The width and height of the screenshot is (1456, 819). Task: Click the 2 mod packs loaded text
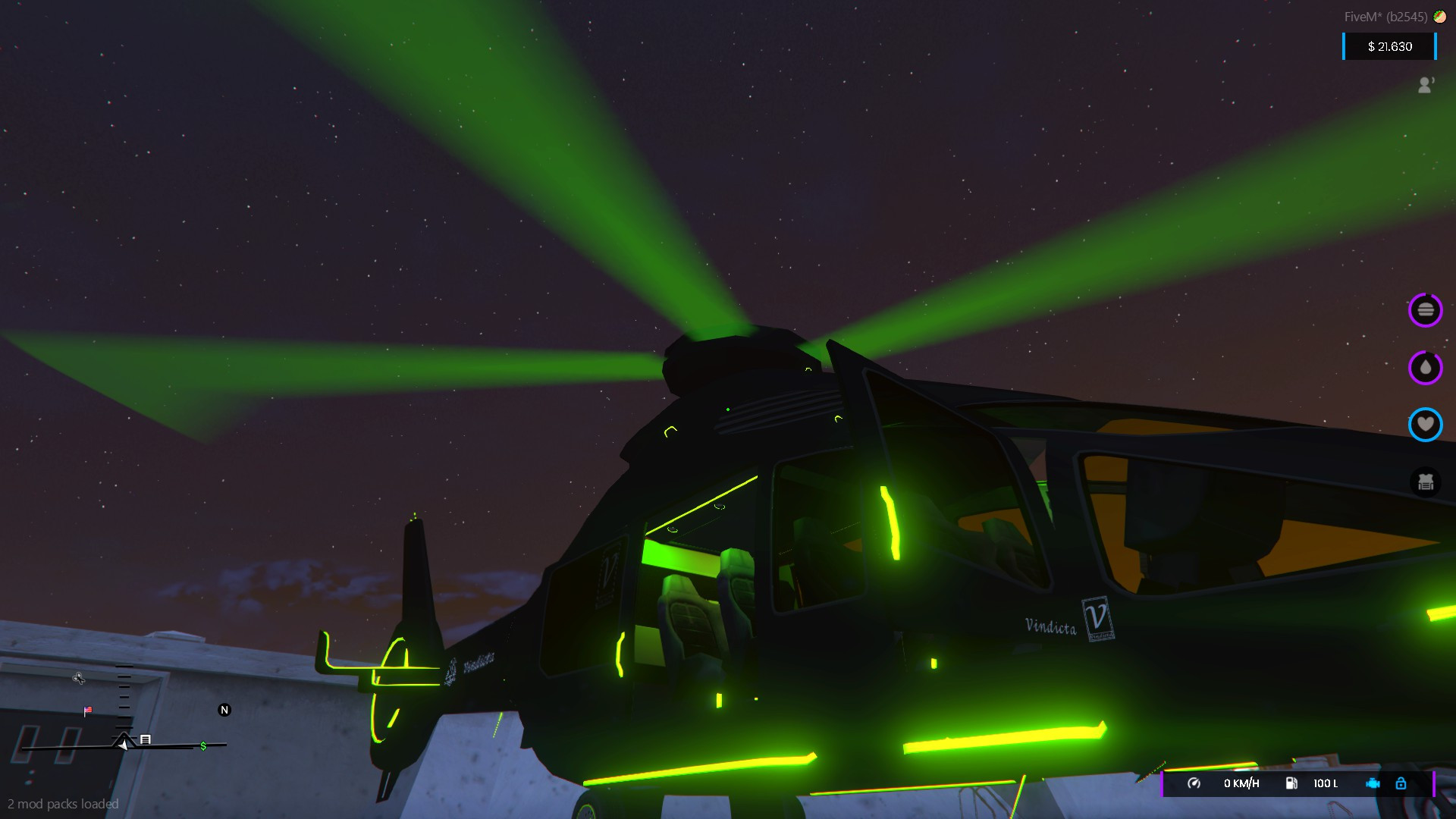coord(63,804)
